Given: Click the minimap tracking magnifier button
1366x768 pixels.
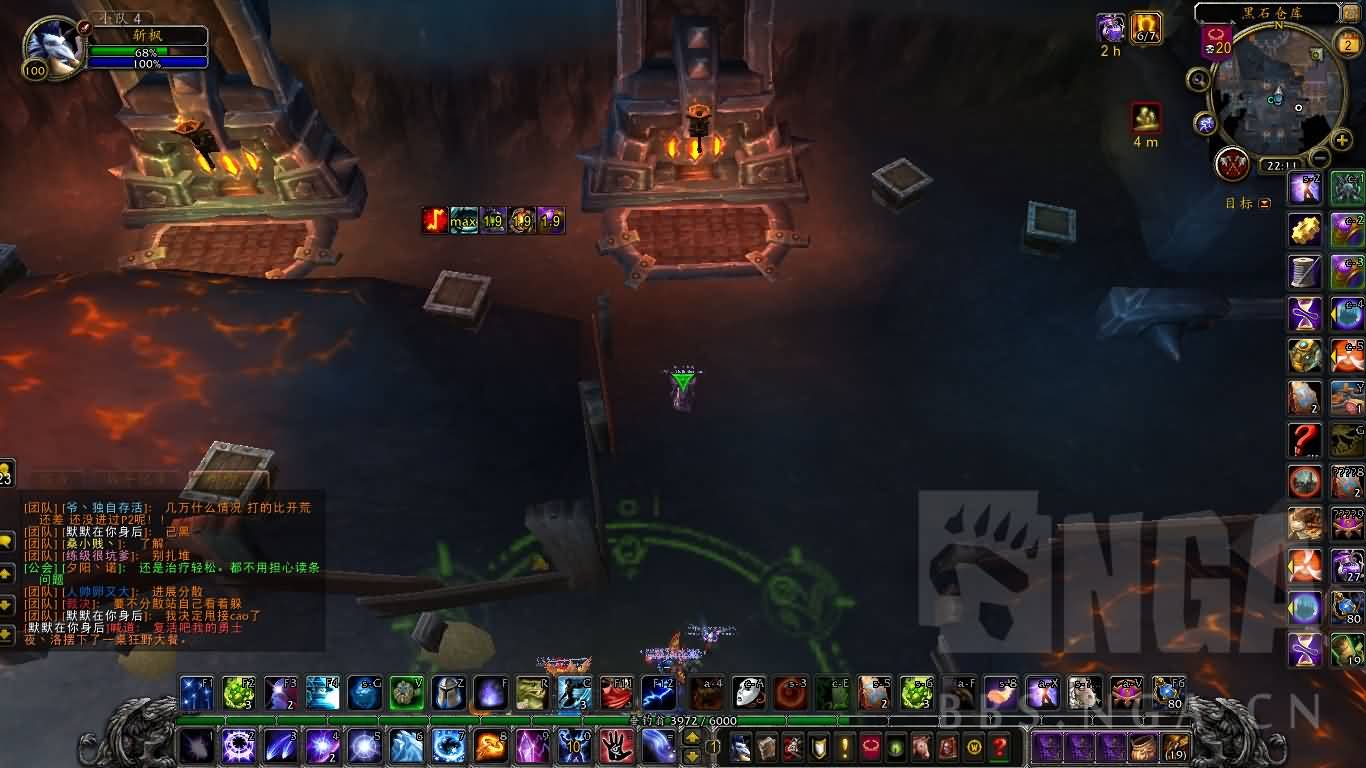Looking at the screenshot, I should click(x=1197, y=79).
